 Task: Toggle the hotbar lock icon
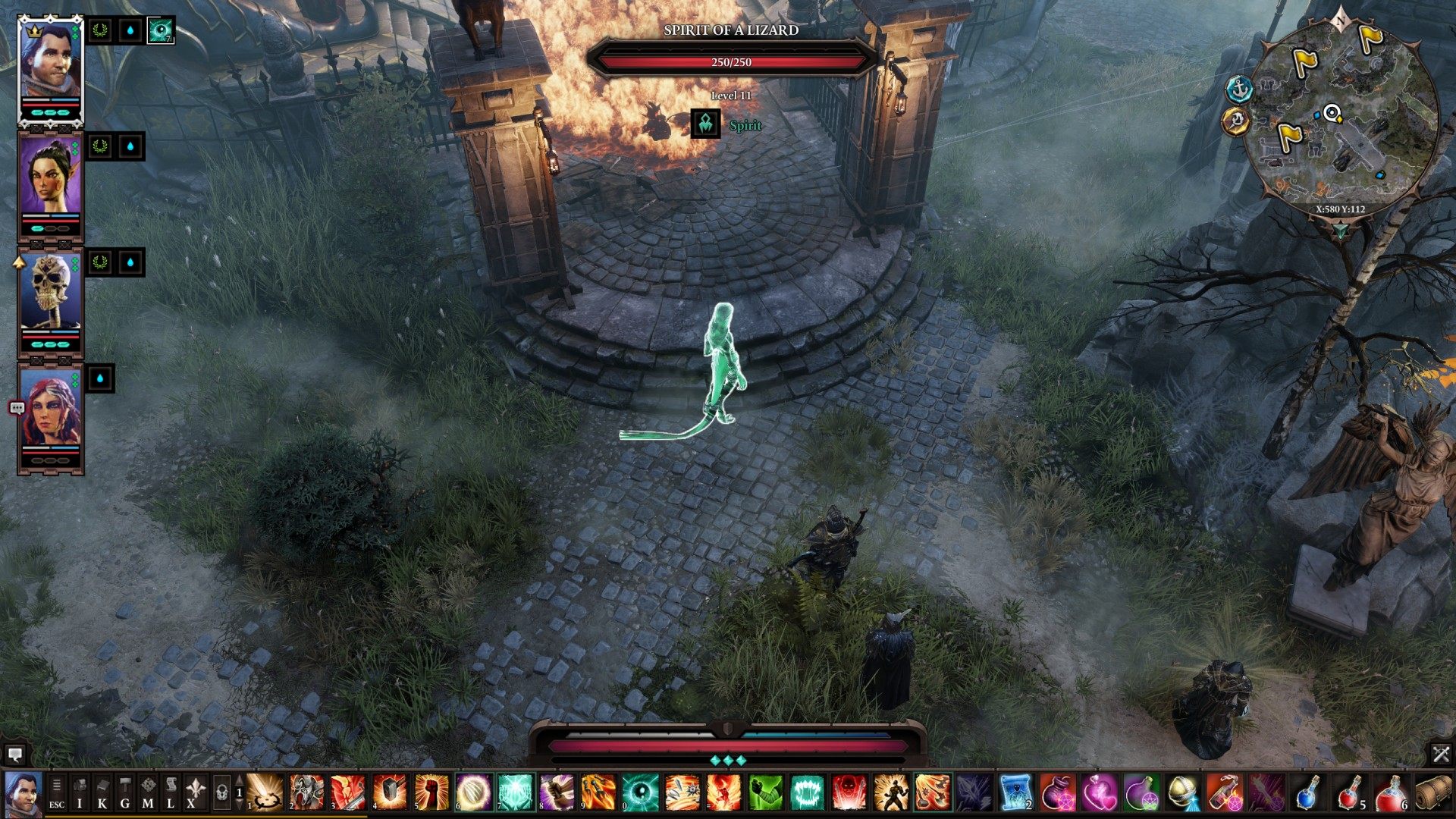(221, 792)
